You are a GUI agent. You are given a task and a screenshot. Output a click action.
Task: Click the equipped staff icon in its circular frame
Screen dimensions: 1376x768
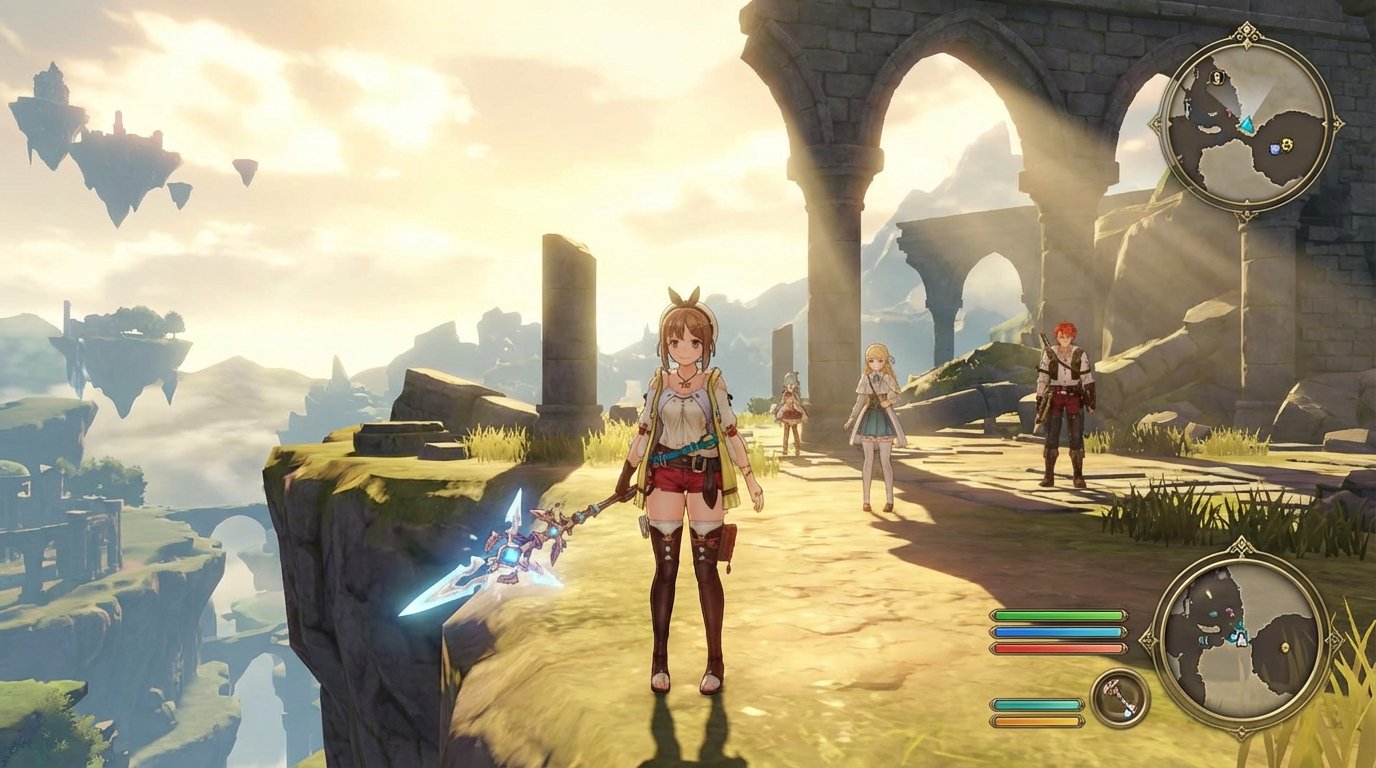tap(1118, 695)
